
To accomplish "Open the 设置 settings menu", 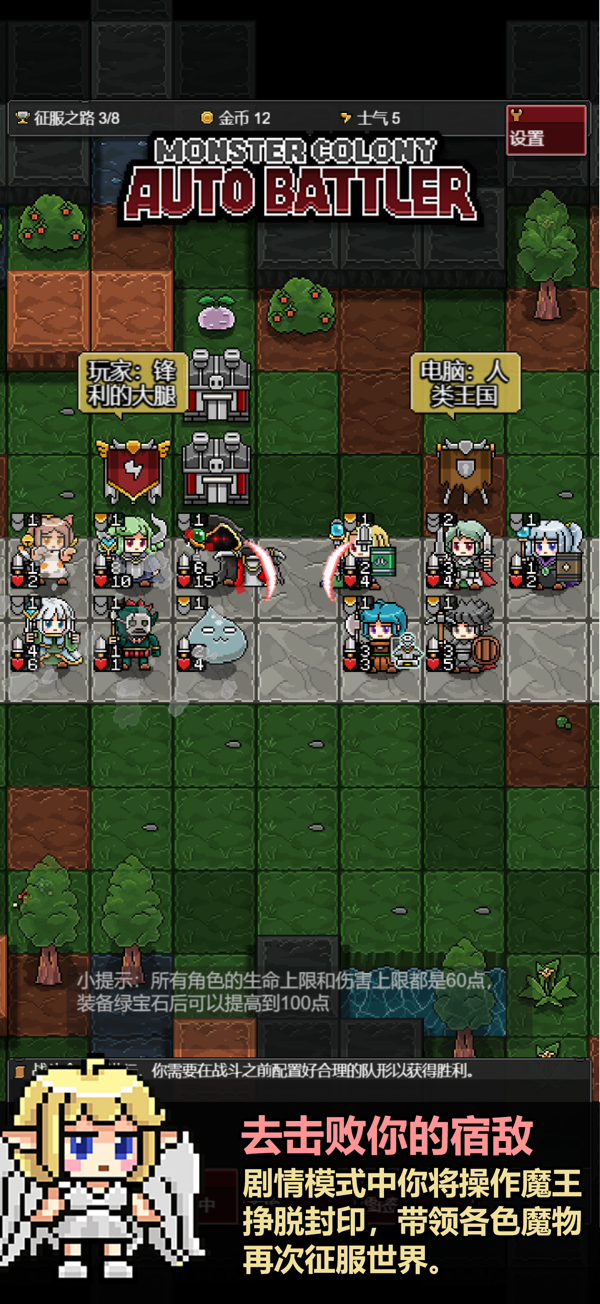I will (x=546, y=130).
